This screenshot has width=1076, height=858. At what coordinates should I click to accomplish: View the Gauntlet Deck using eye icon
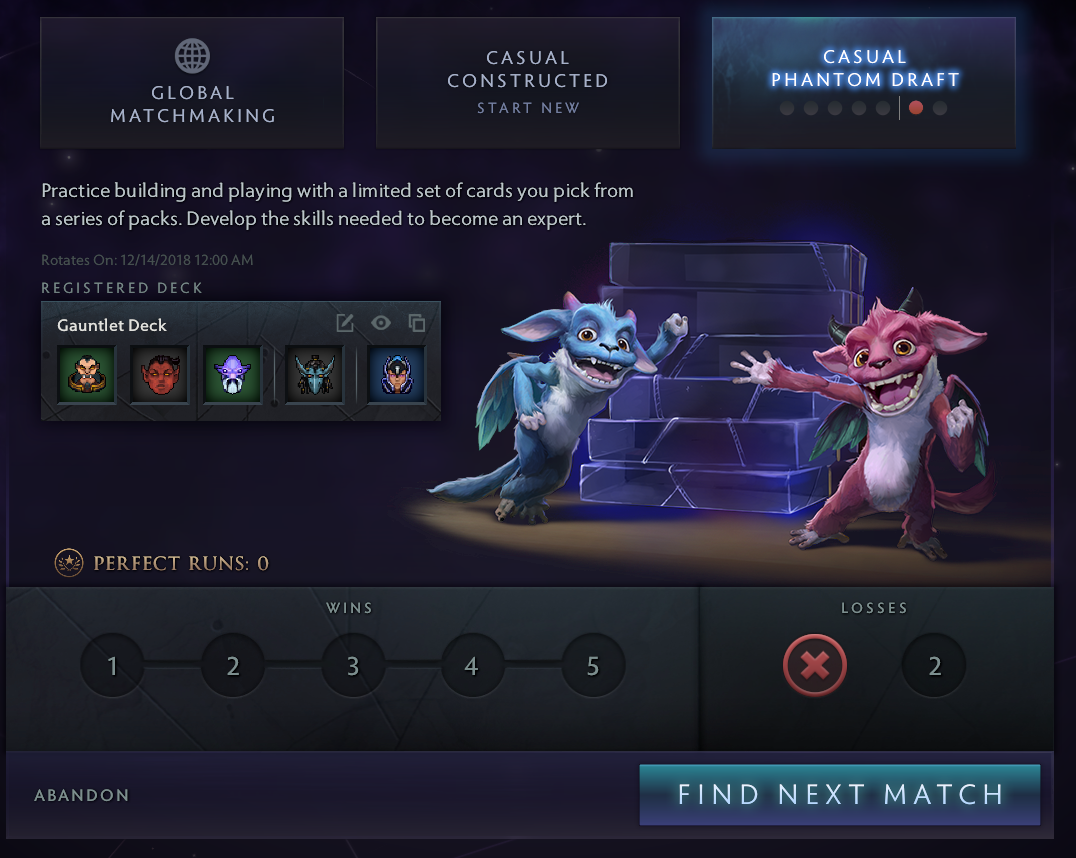[381, 323]
